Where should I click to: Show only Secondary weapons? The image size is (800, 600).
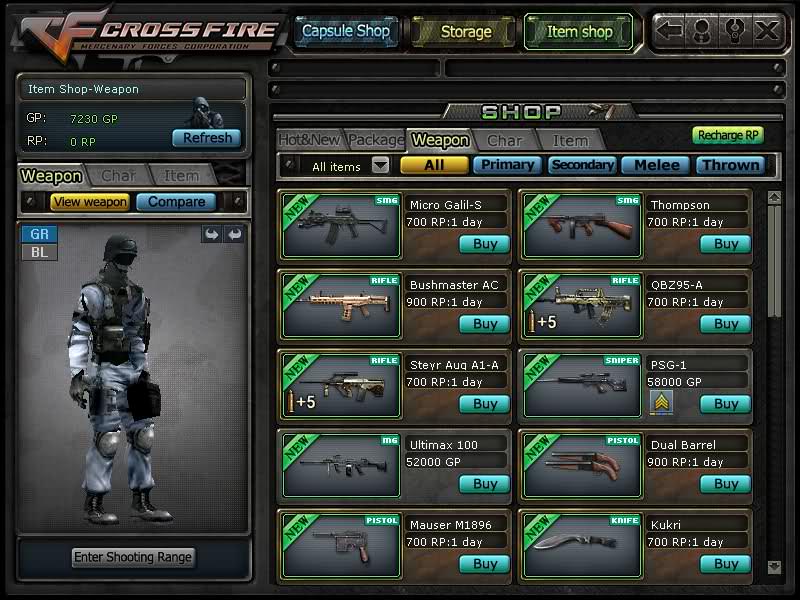point(582,165)
